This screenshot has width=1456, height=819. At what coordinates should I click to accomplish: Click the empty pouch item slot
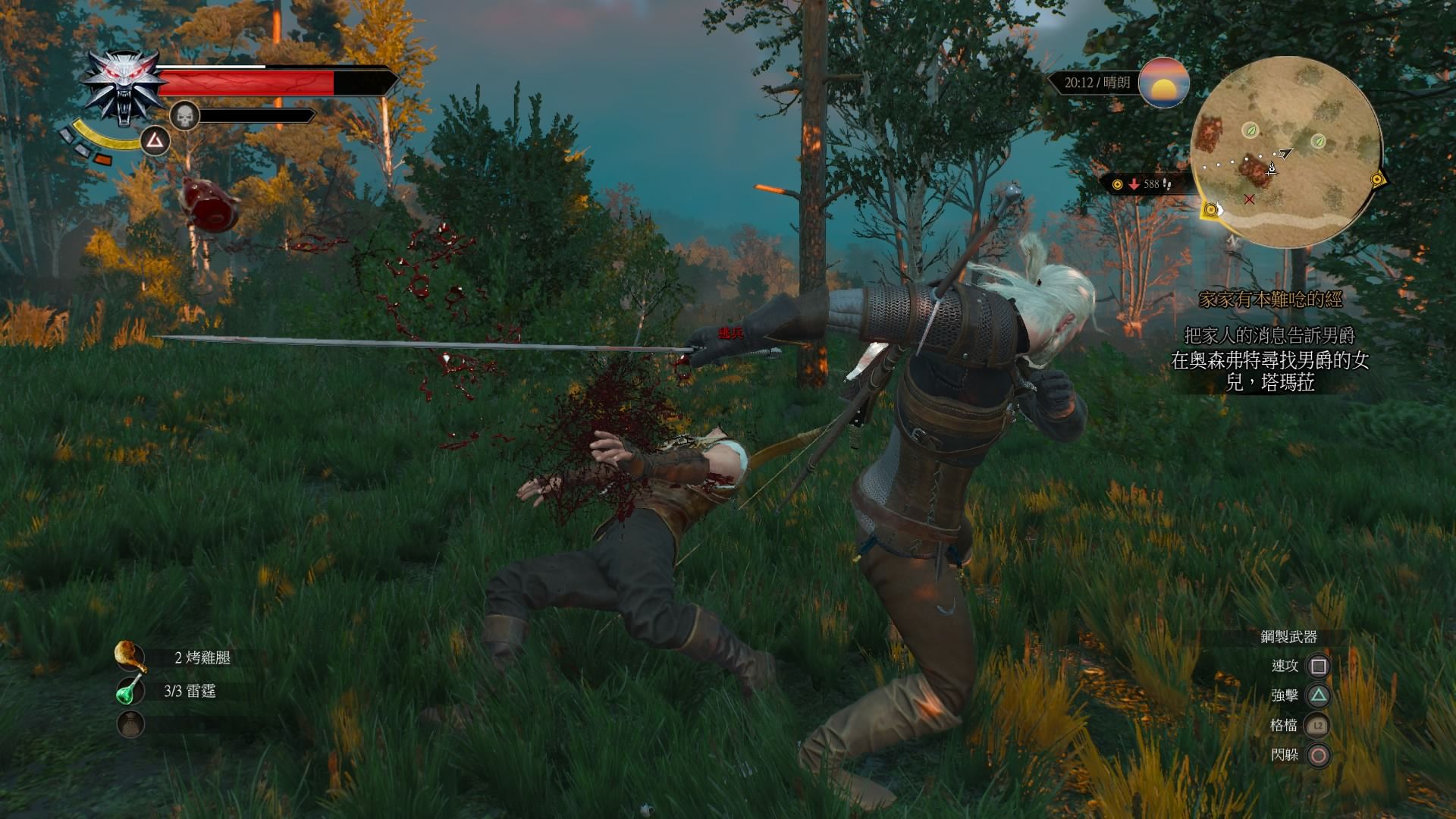point(130,724)
